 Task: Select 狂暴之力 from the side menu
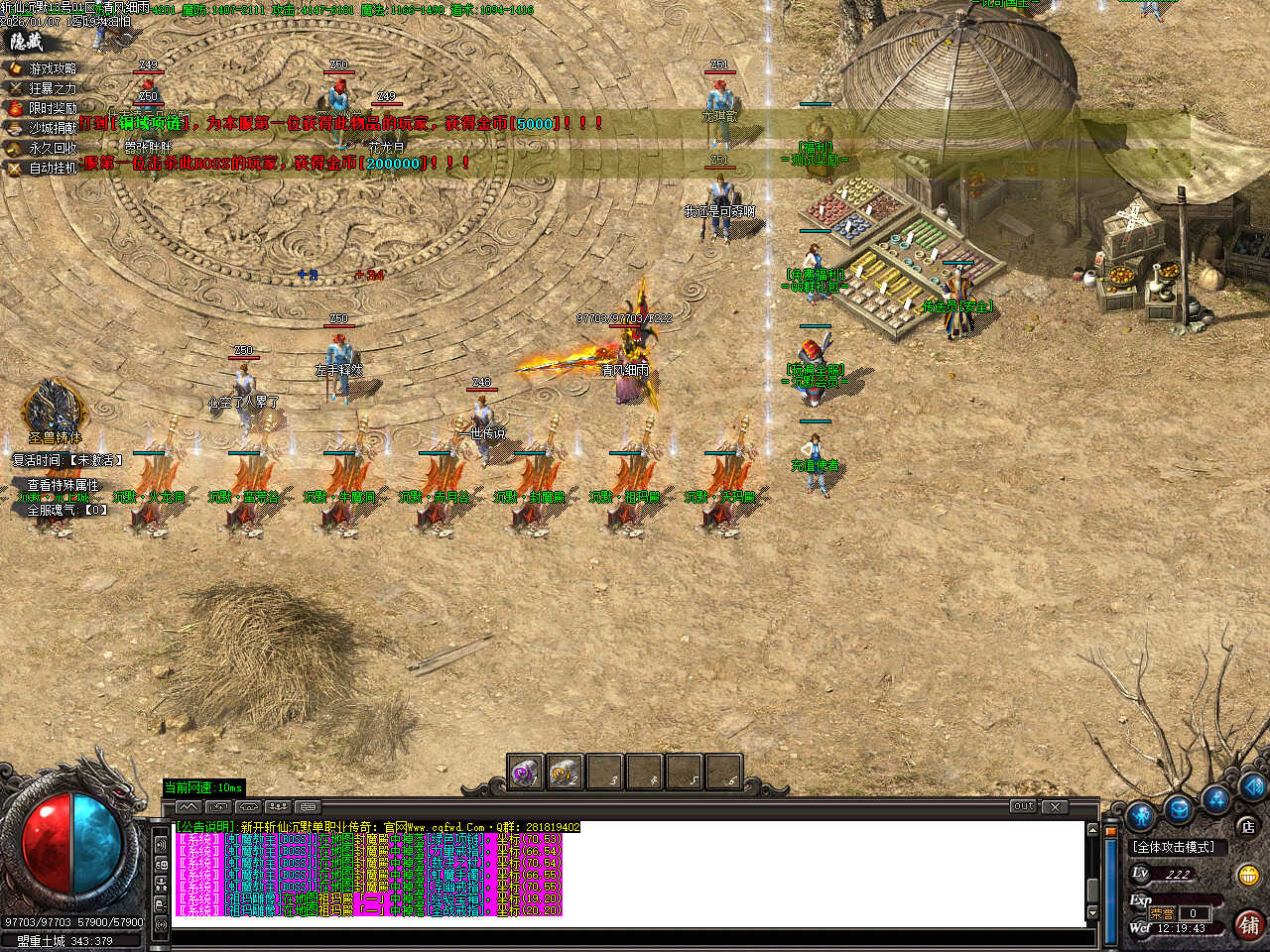tap(52, 88)
